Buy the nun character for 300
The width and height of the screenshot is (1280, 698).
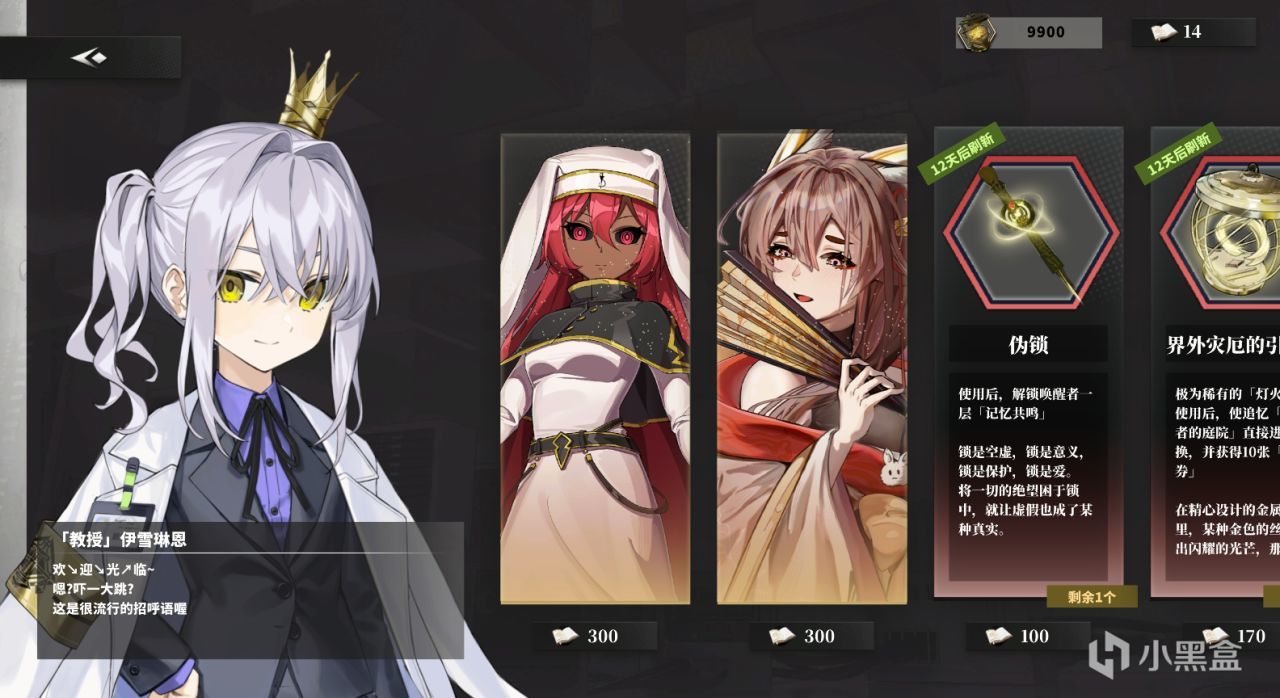click(x=595, y=636)
